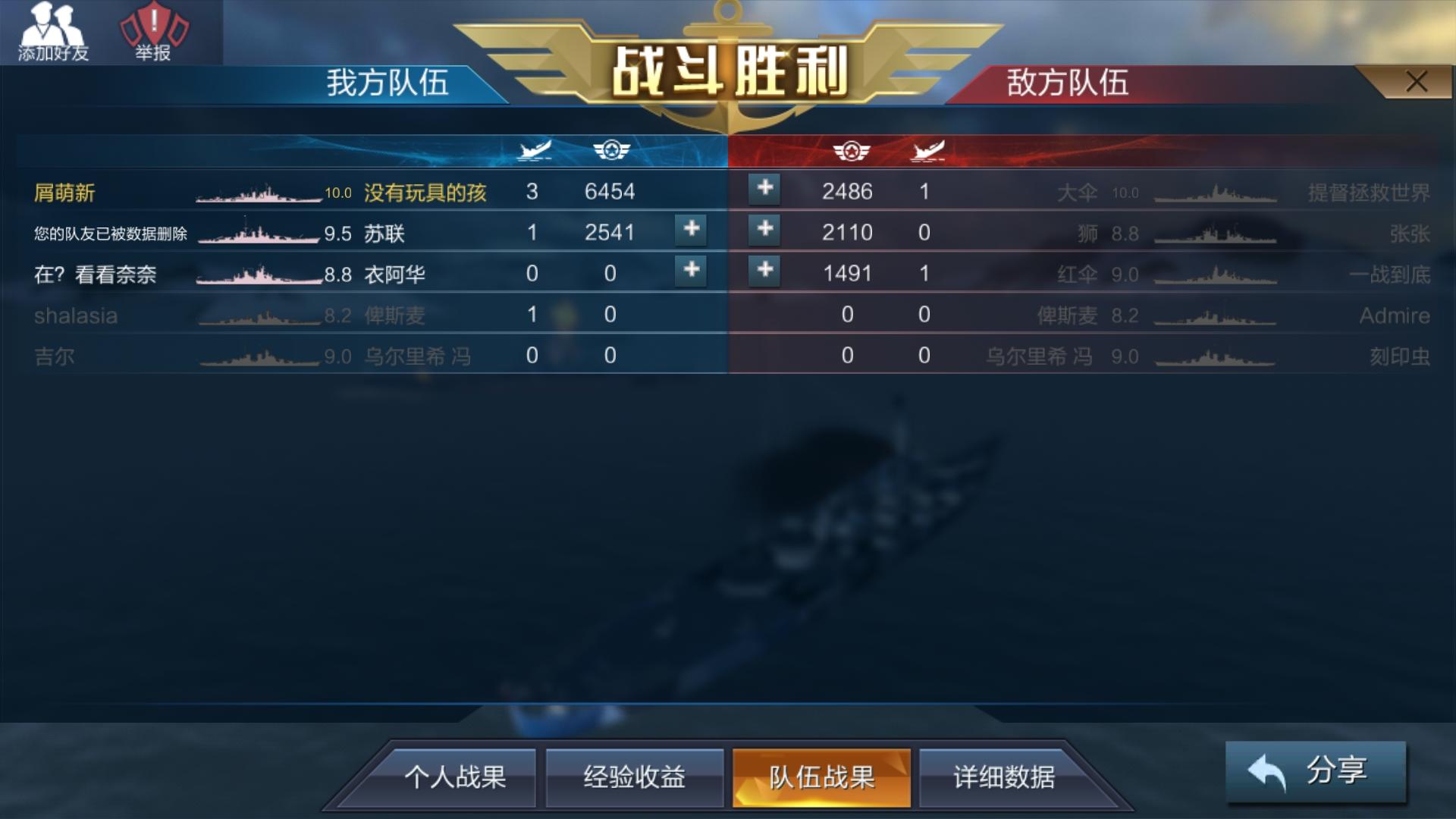Click the share arrow icon next to 分享

[x=1266, y=773]
